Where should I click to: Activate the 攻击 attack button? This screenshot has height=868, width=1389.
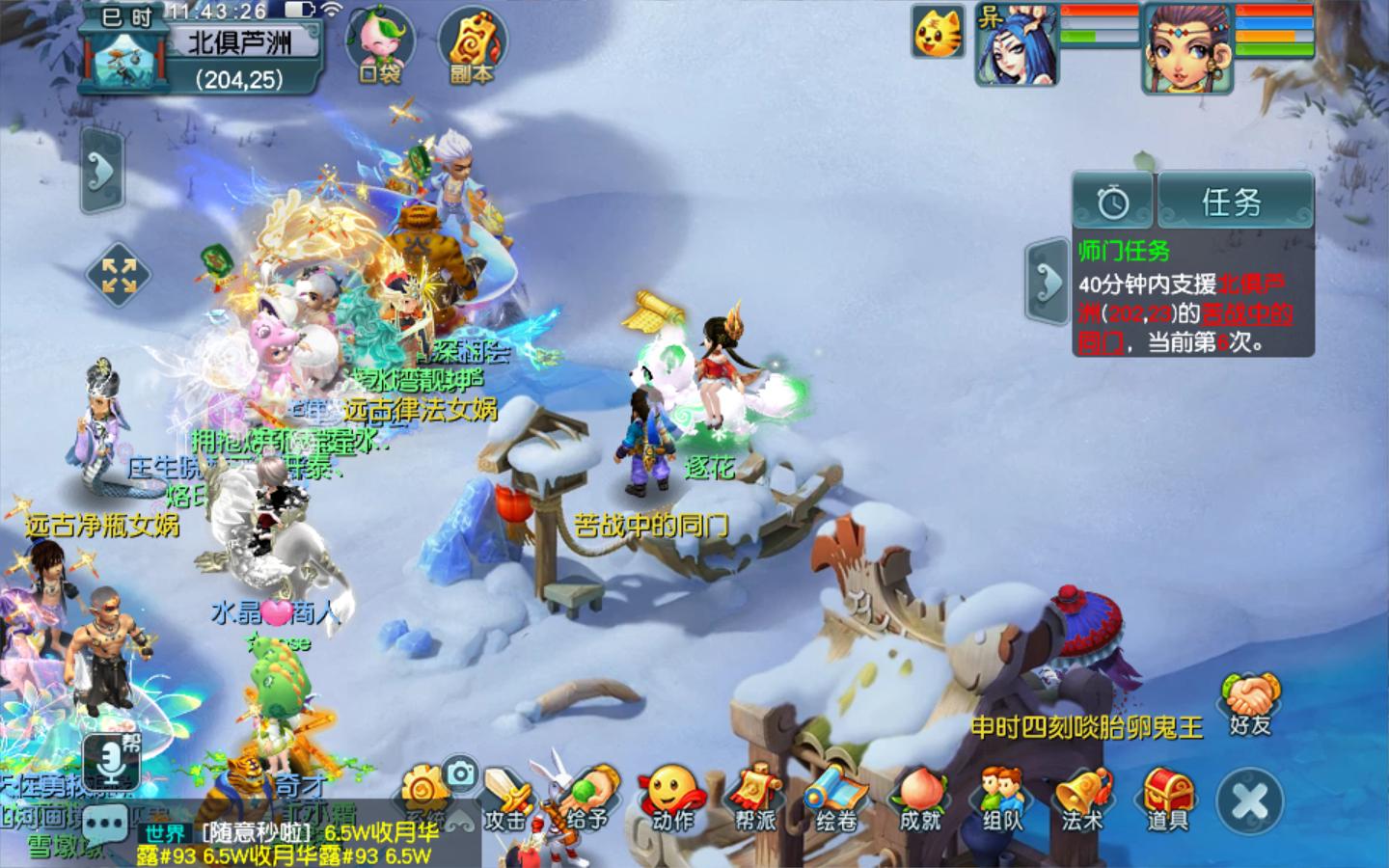[x=505, y=802]
